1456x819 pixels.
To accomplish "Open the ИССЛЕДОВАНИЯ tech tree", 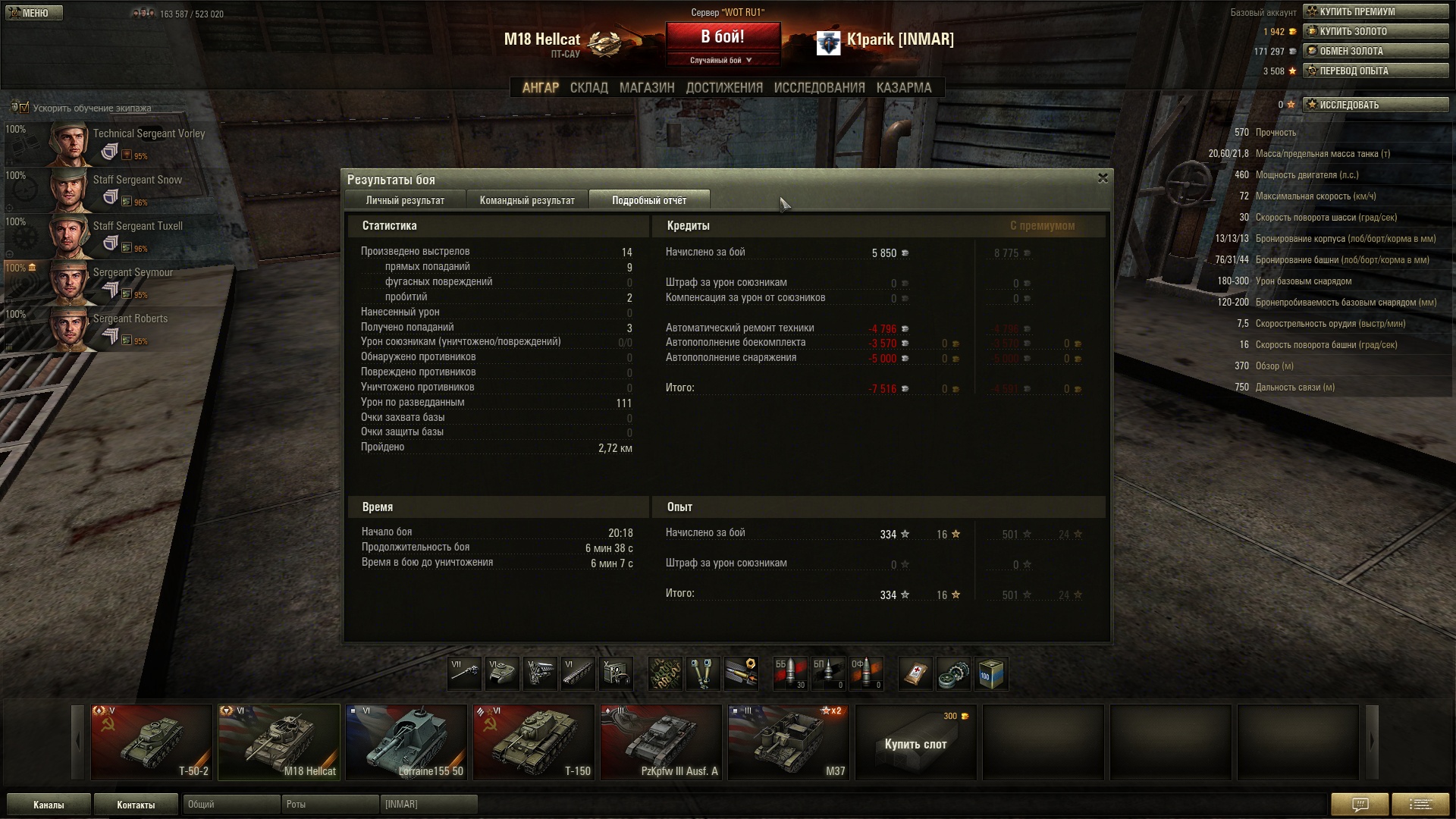I will point(819,88).
